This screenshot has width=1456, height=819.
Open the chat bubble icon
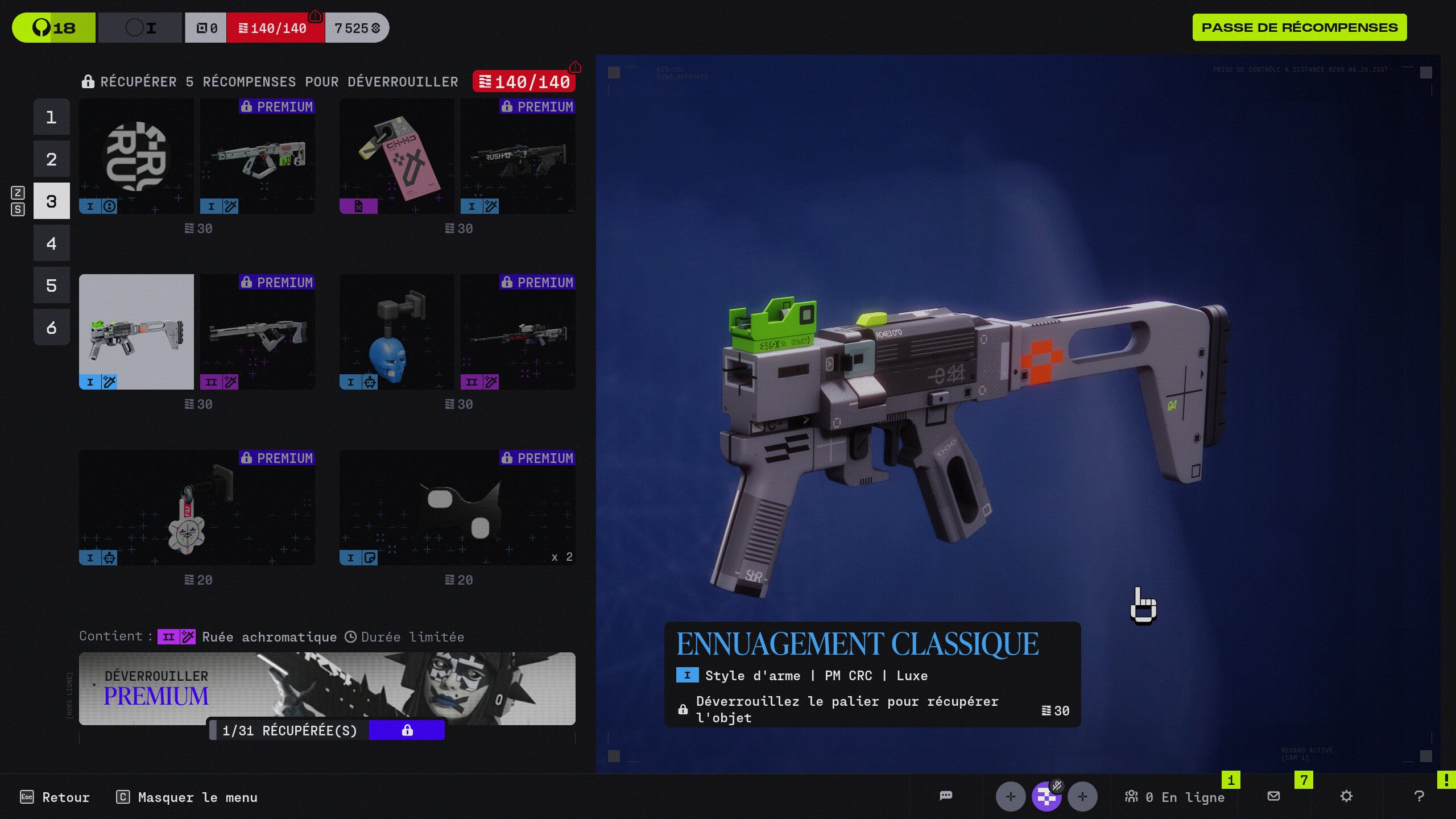click(x=946, y=796)
